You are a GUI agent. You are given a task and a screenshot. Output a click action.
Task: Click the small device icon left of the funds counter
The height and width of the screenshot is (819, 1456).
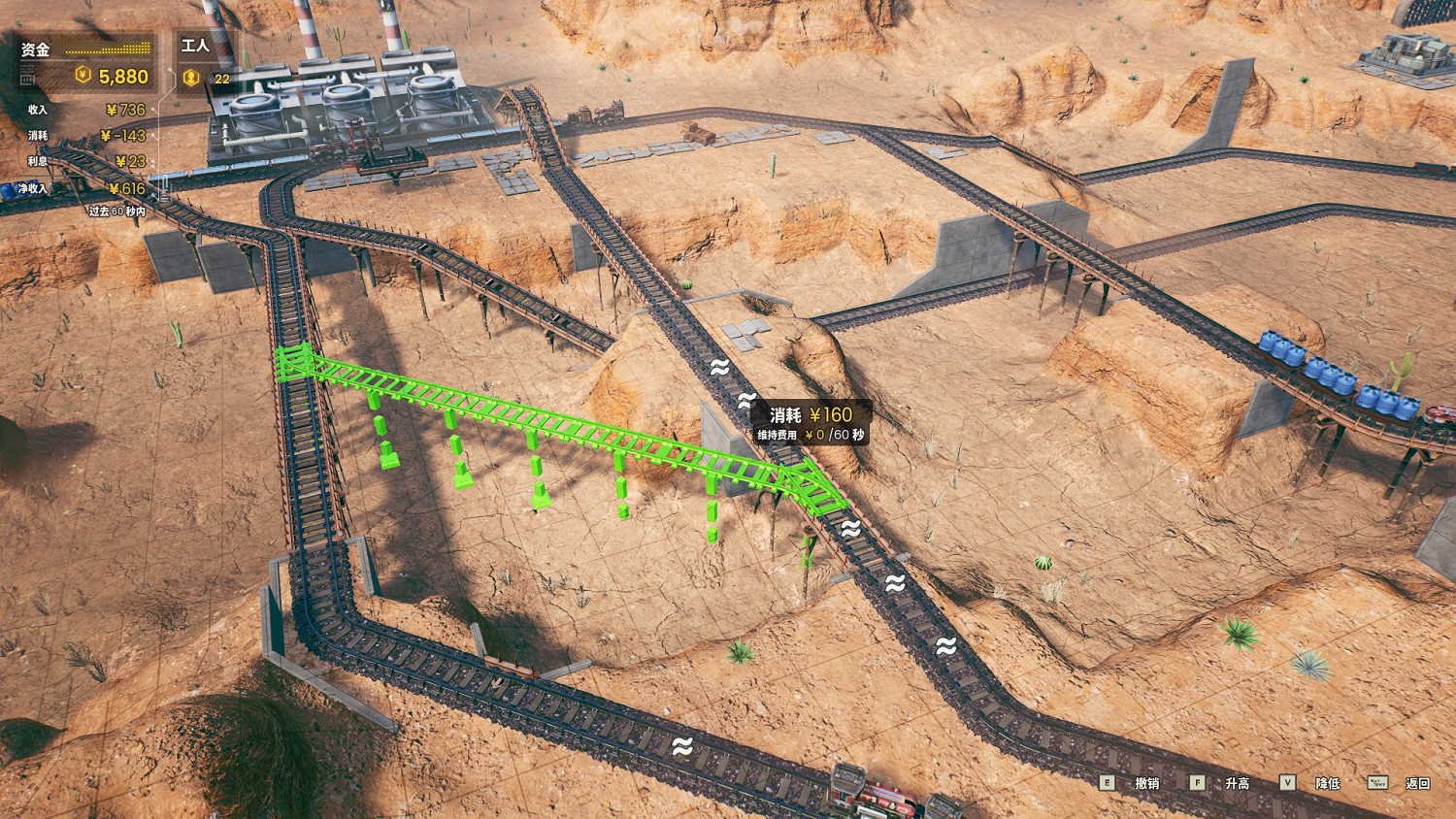pos(27,80)
